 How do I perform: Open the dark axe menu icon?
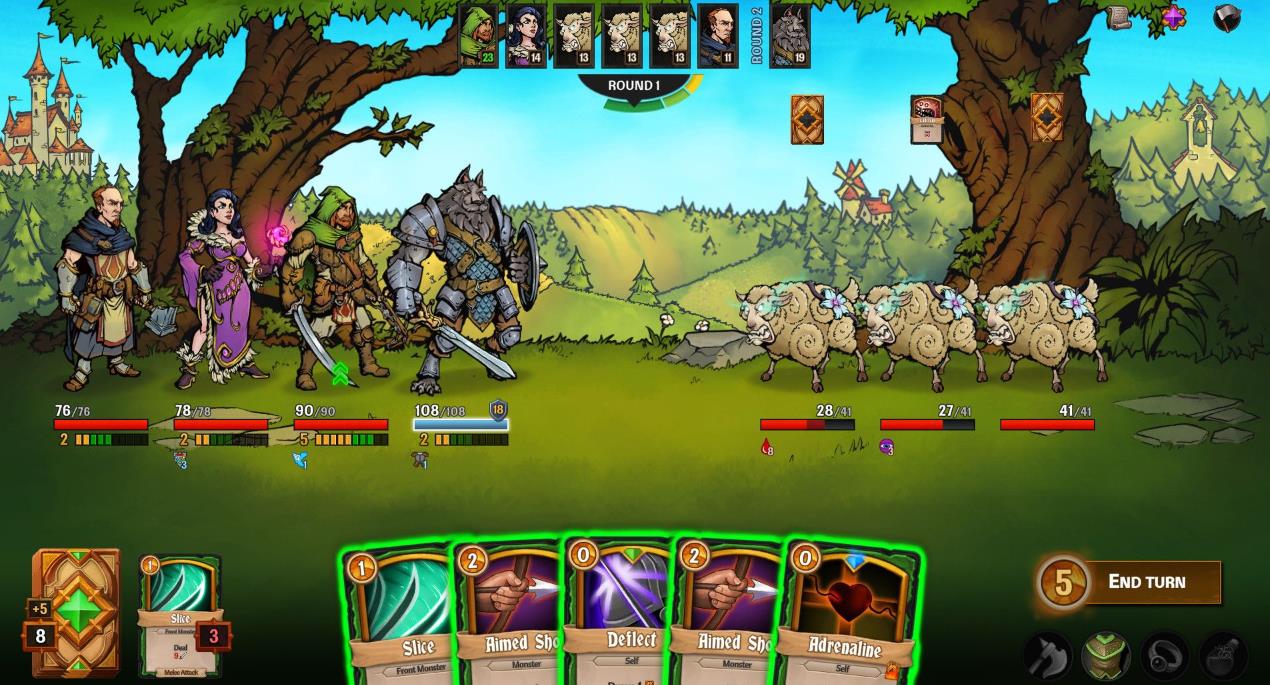tap(1227, 17)
